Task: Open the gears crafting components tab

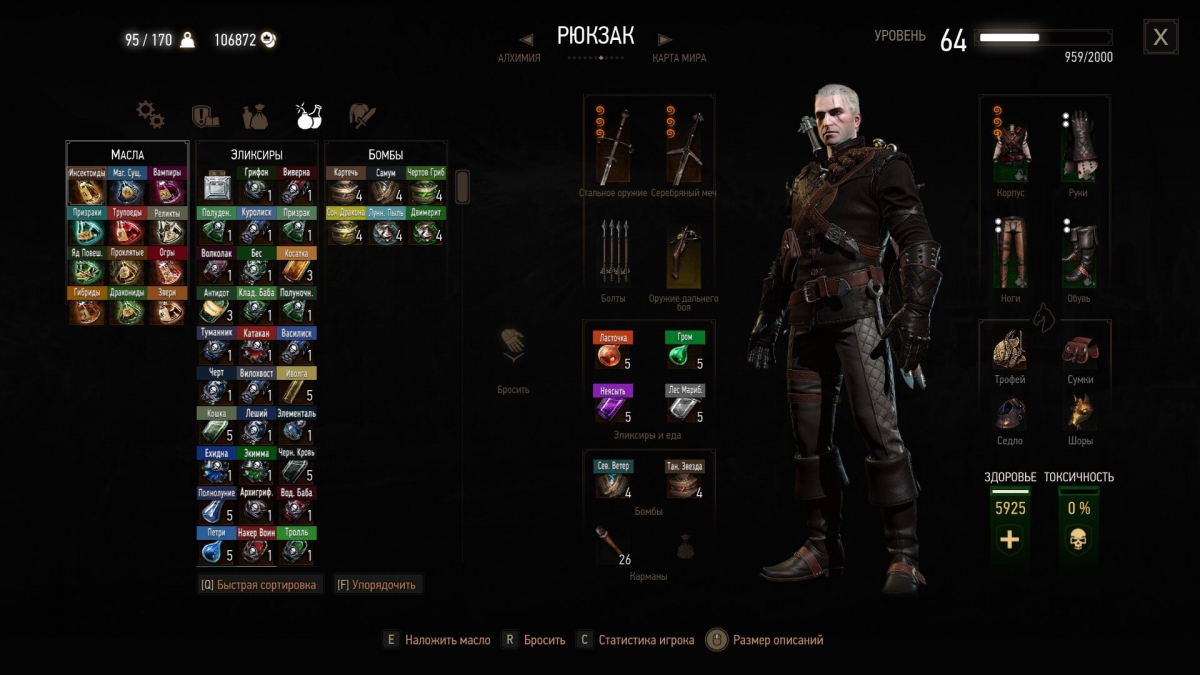Action: (x=150, y=115)
